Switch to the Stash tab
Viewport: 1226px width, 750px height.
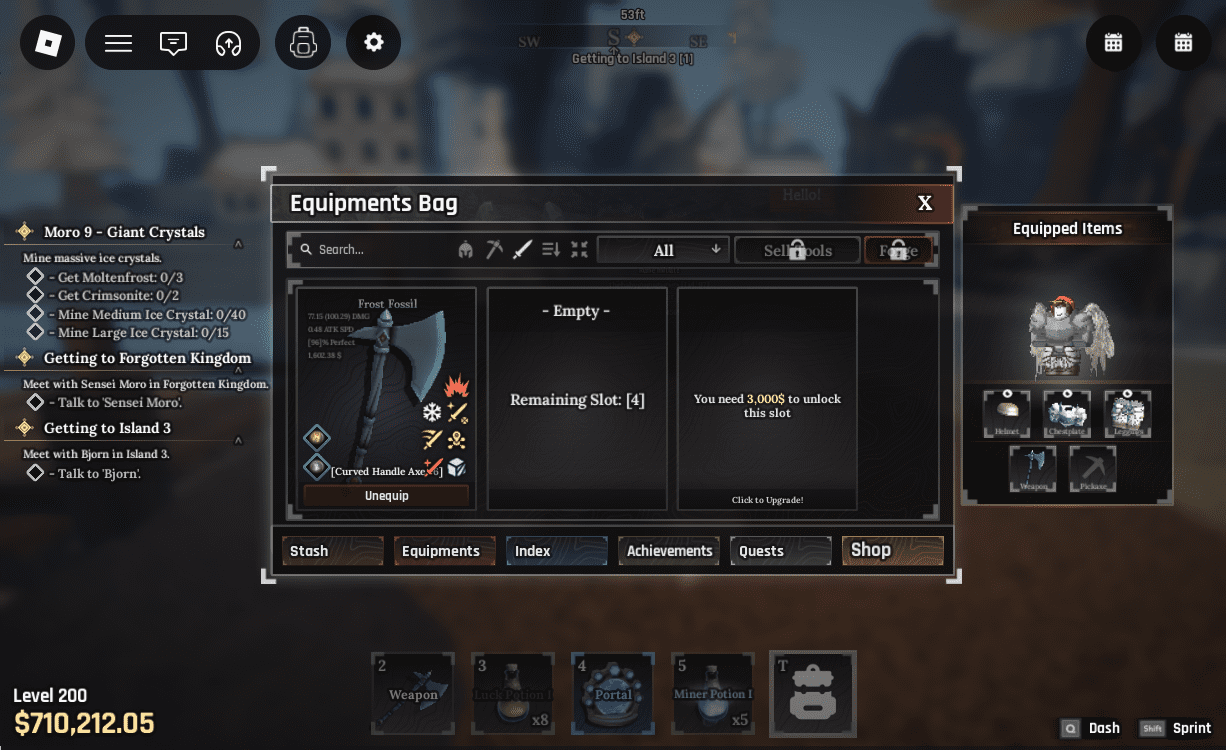pyautogui.click(x=332, y=551)
